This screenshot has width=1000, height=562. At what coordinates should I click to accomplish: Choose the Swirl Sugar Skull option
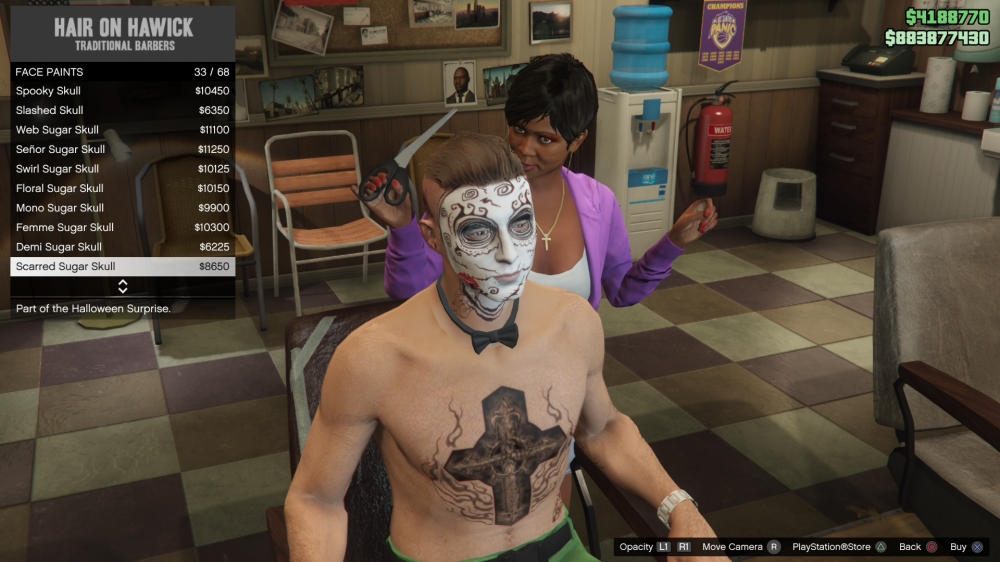point(122,169)
